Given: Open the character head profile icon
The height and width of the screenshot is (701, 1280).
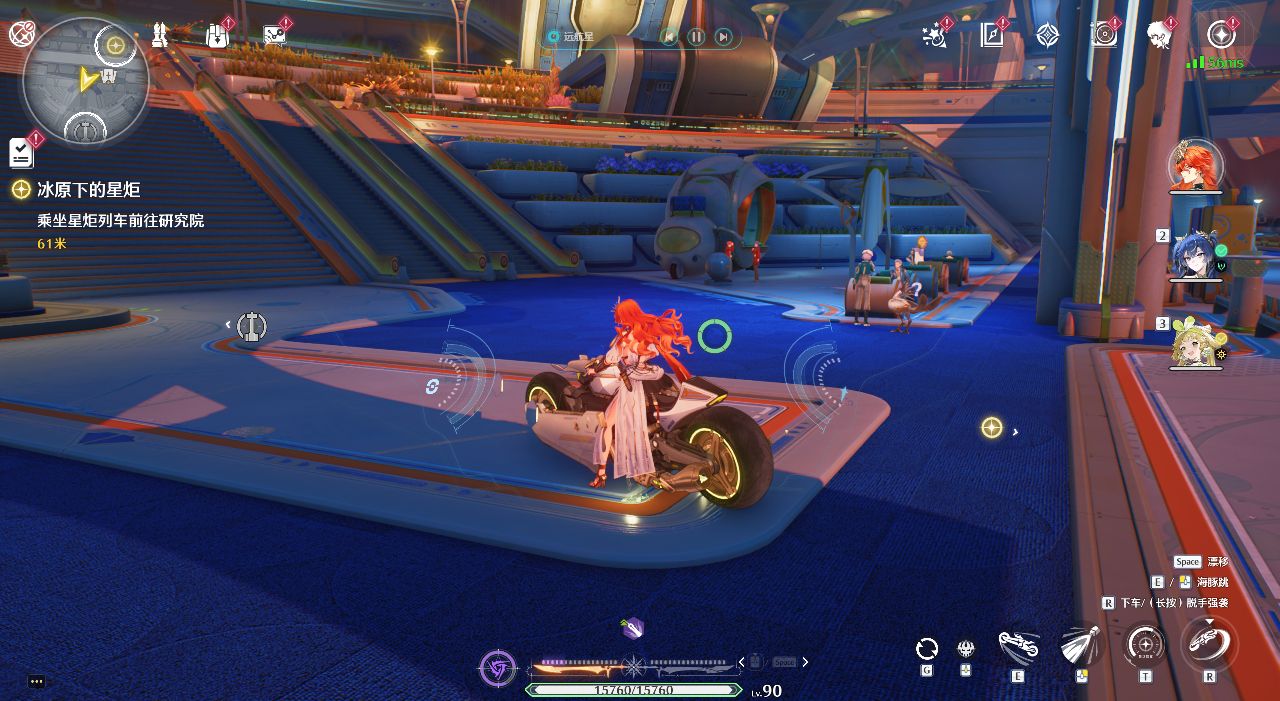Looking at the screenshot, I should [x=1159, y=36].
